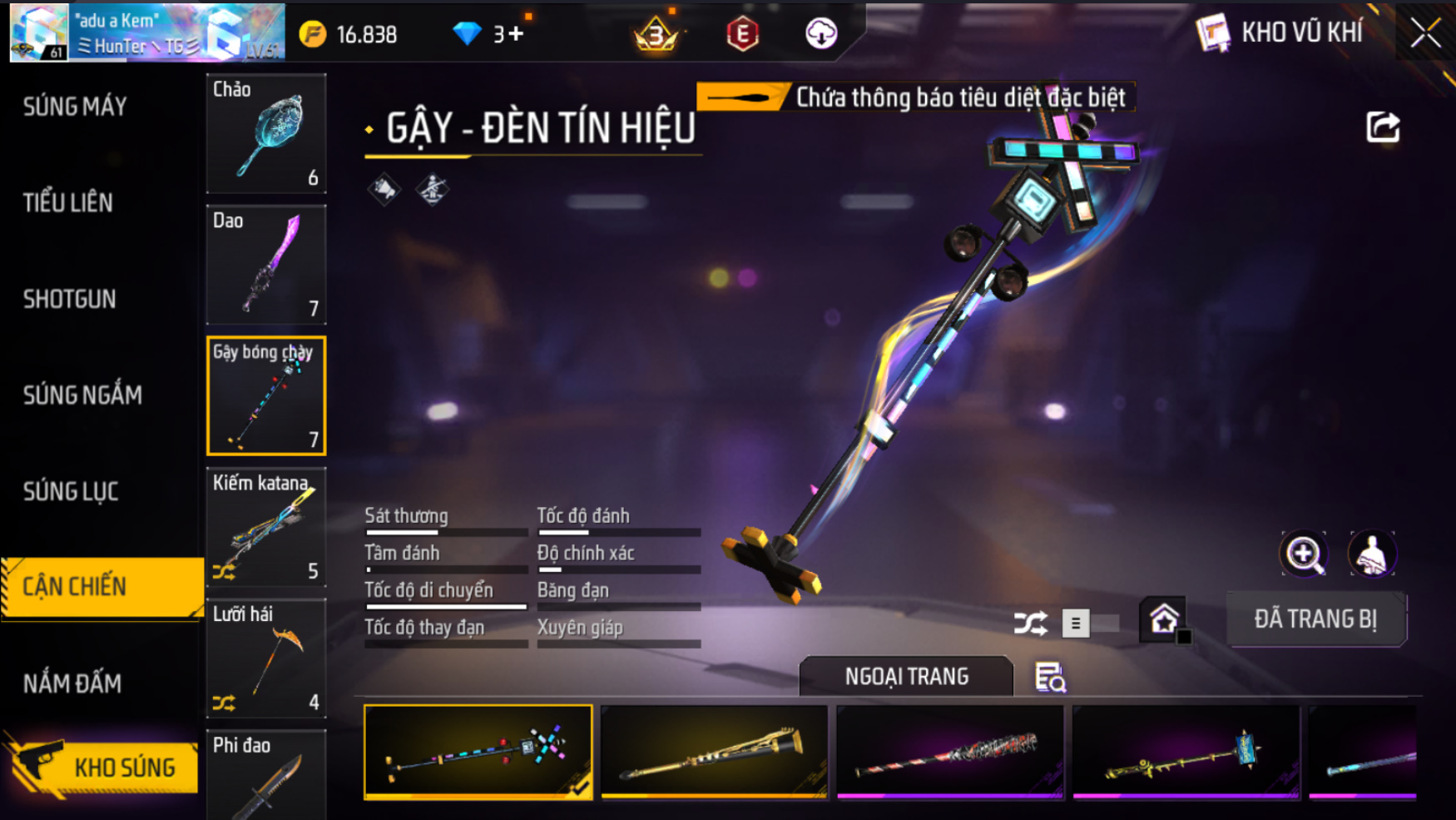Image resolution: width=1456 pixels, height=820 pixels.
Task: Click the ĐÃ TRANG BỊ button
Action: (x=1315, y=619)
